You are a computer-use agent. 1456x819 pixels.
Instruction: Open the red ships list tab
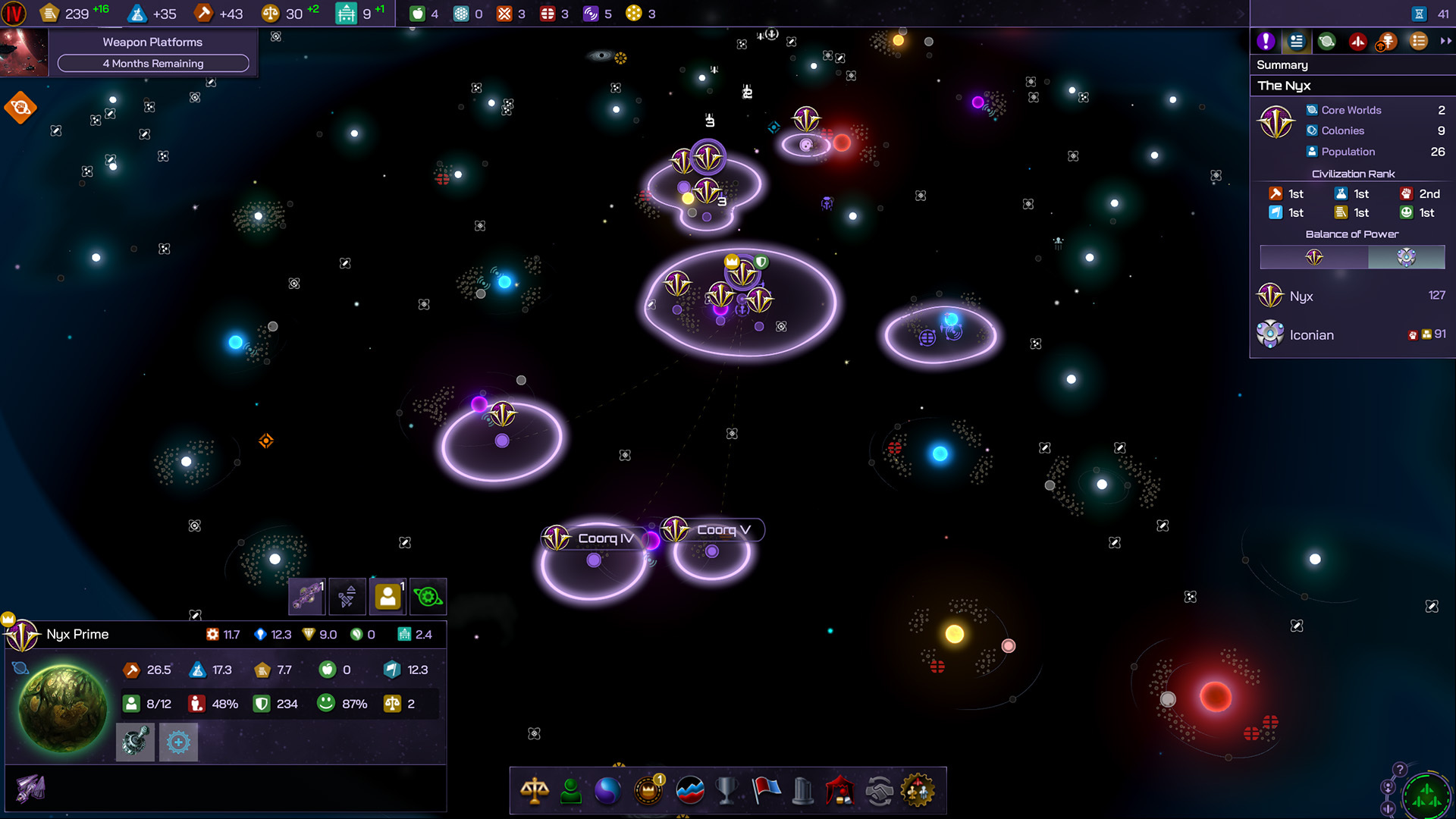click(1357, 42)
